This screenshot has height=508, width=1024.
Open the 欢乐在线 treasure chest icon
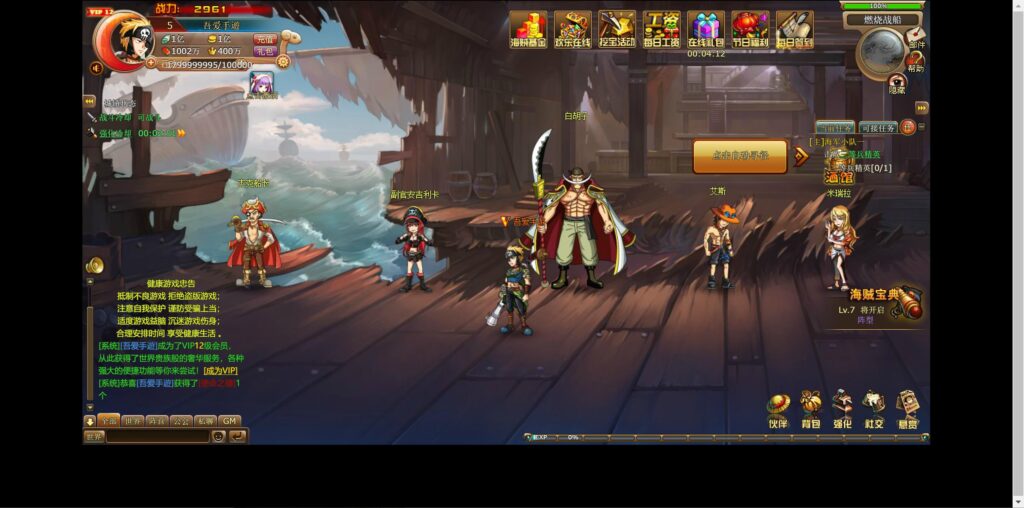click(x=572, y=29)
